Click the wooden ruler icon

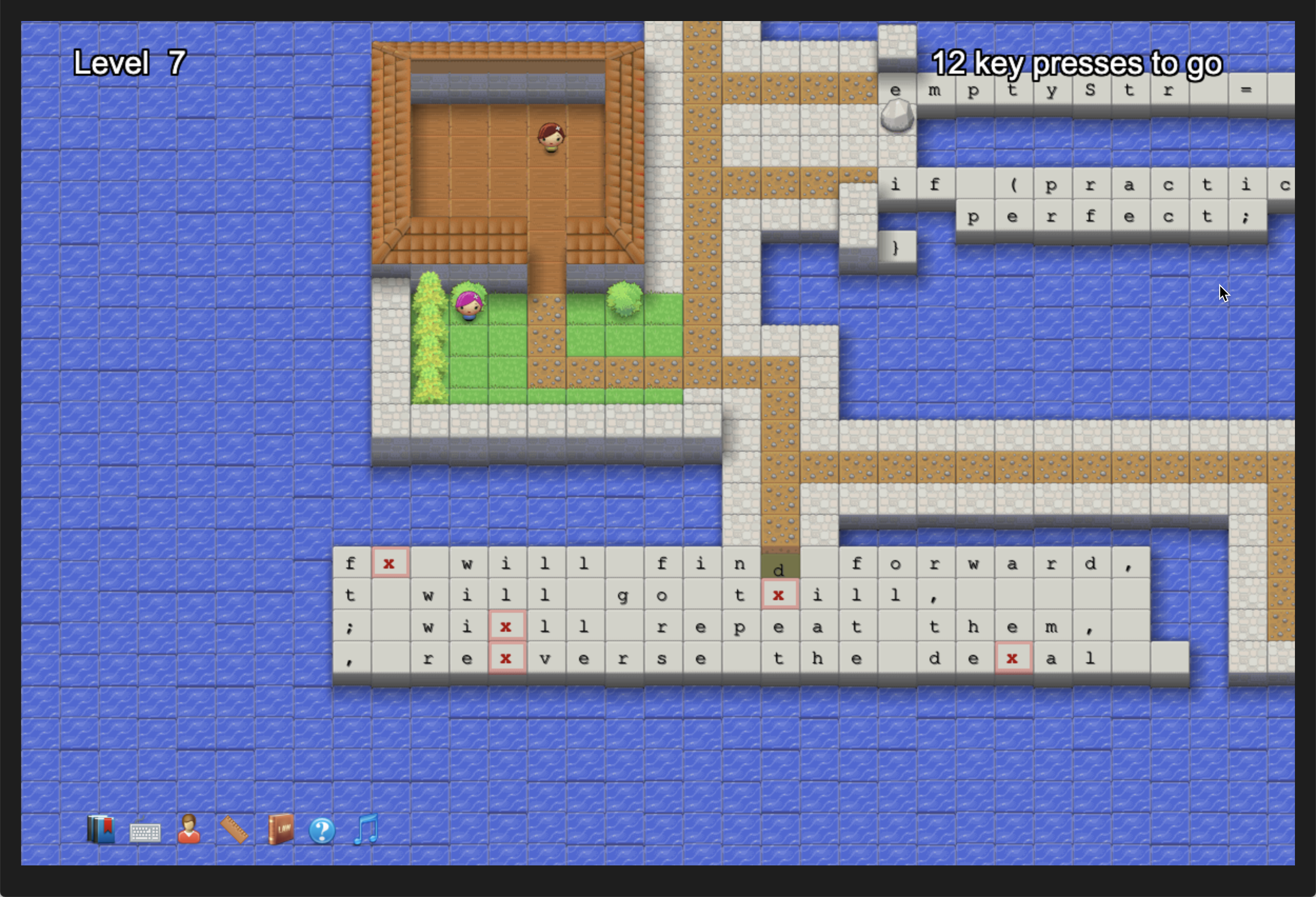pos(234,830)
